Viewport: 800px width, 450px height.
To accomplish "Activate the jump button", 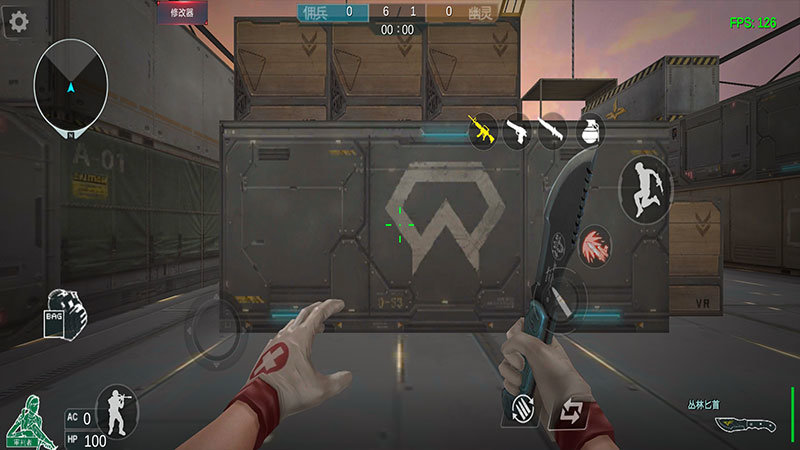I will [644, 189].
